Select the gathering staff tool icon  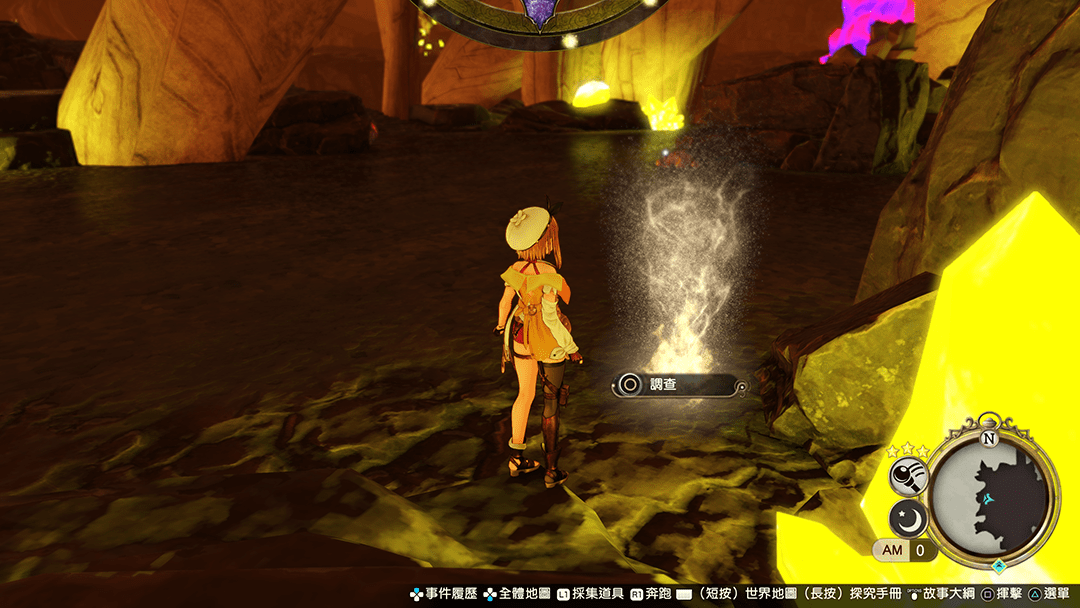coord(909,477)
